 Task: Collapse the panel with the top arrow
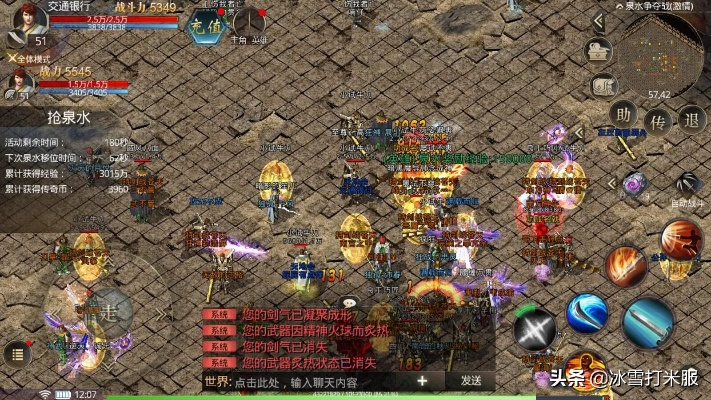tap(600, 19)
